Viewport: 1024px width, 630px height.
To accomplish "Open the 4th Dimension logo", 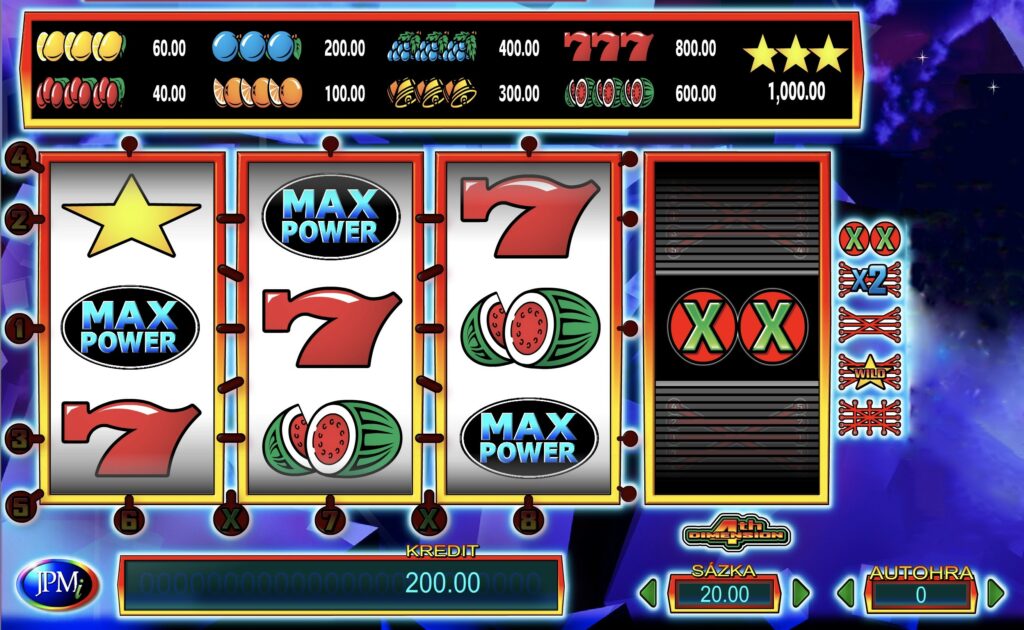I will pyautogui.click(x=737, y=533).
